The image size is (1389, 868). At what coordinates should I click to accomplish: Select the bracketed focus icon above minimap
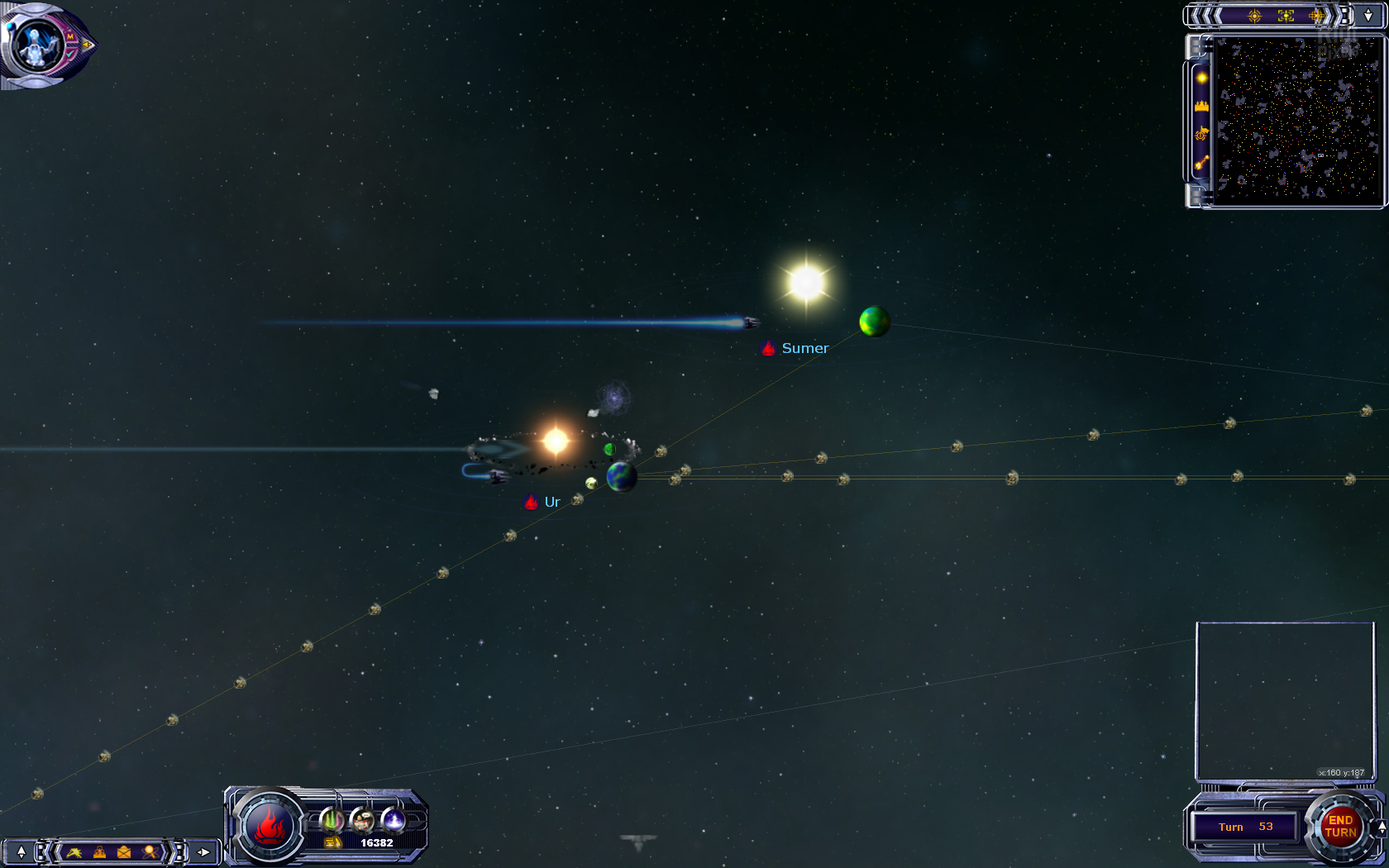(1286, 16)
